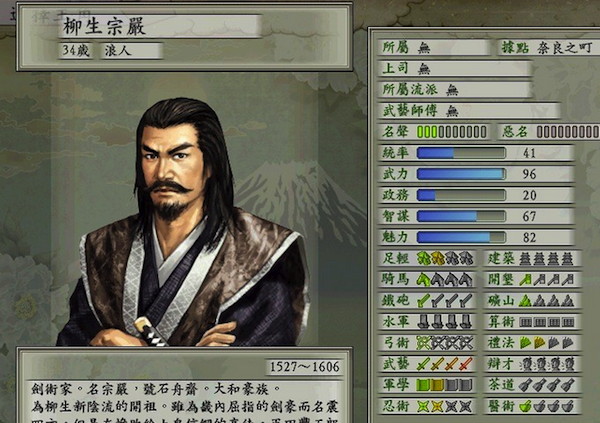Select the 忍術 ninjutsu skill row
600x423 pixels.
[430, 405]
